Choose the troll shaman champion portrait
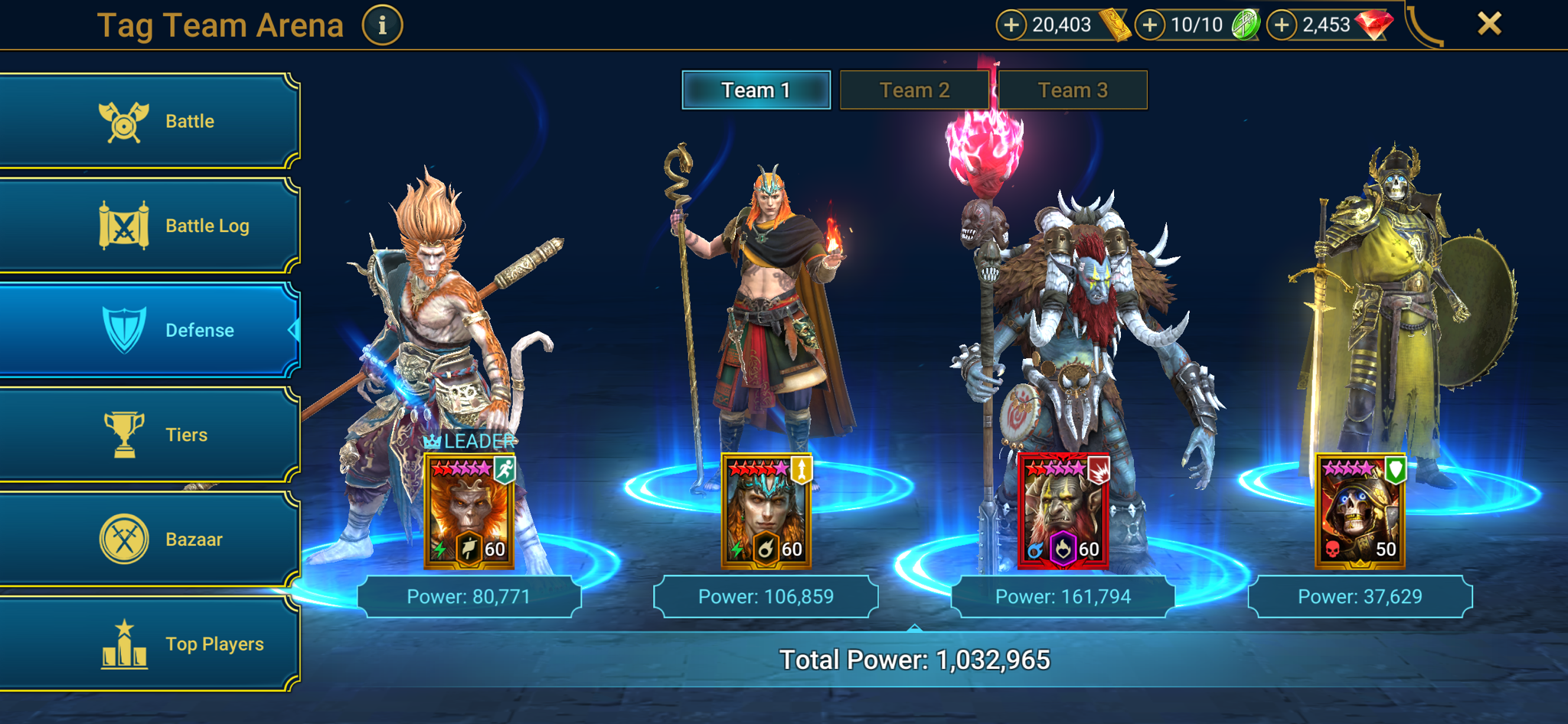Image resolution: width=1568 pixels, height=724 pixels. pos(1063,511)
